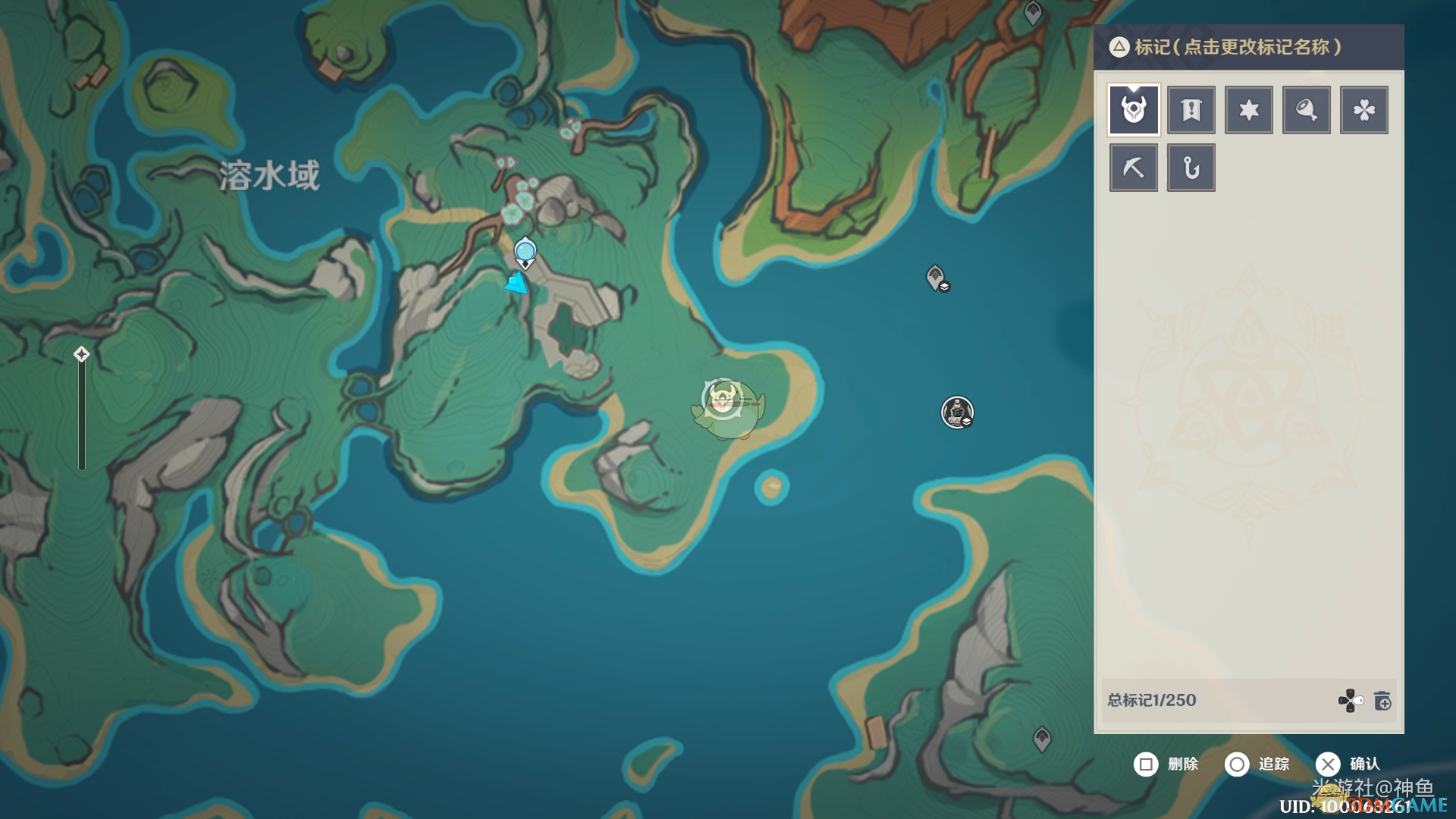
Task: Edit the marker name in panel header
Action: 1238,47
